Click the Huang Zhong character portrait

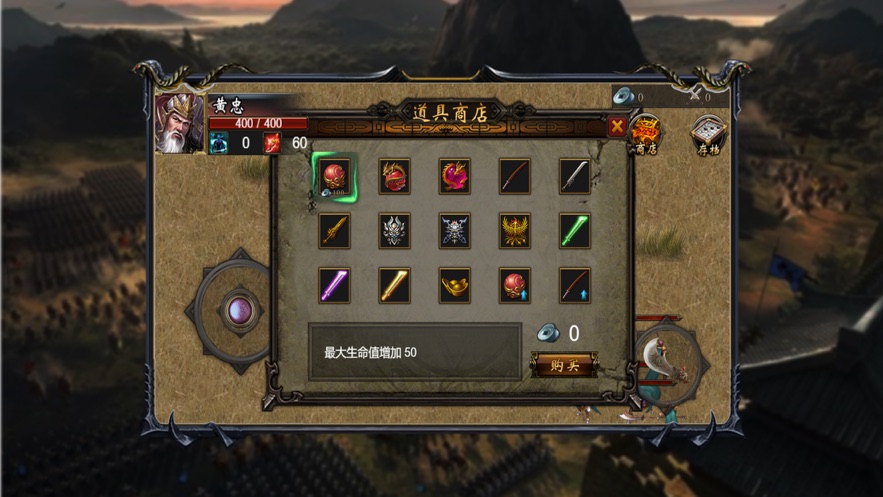180,124
